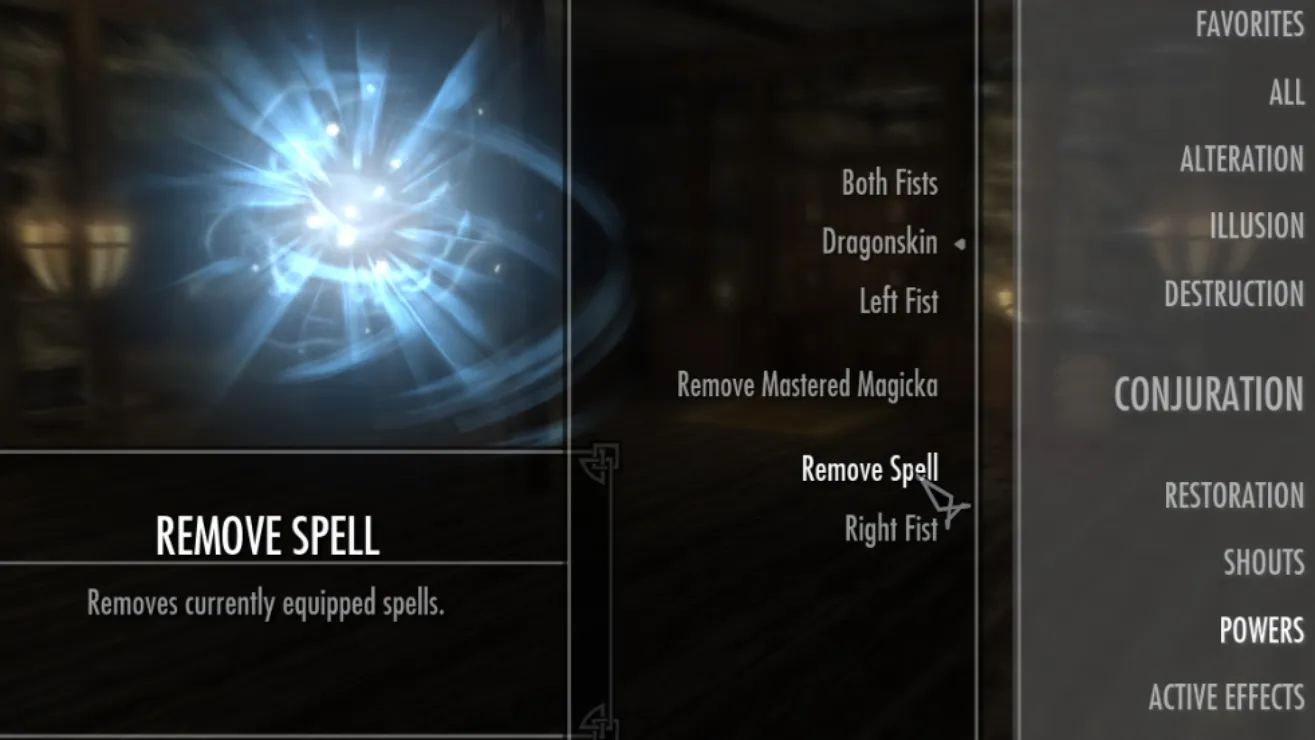Open the Destruction spell list
The image size is (1315, 740).
(1233, 293)
